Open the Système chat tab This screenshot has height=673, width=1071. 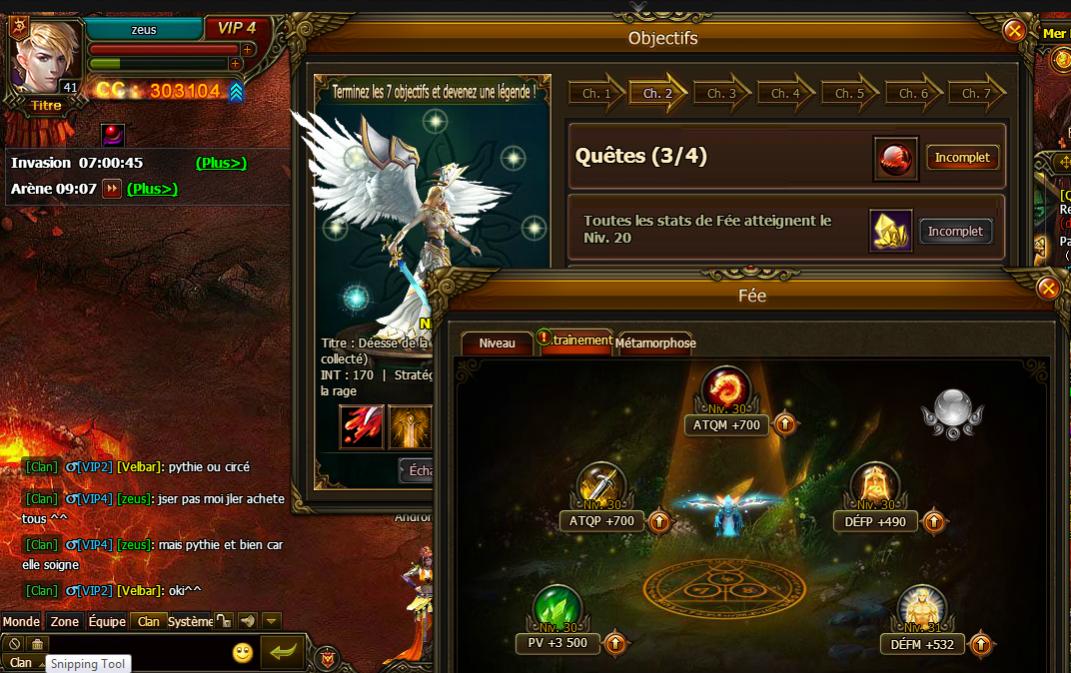click(x=190, y=621)
